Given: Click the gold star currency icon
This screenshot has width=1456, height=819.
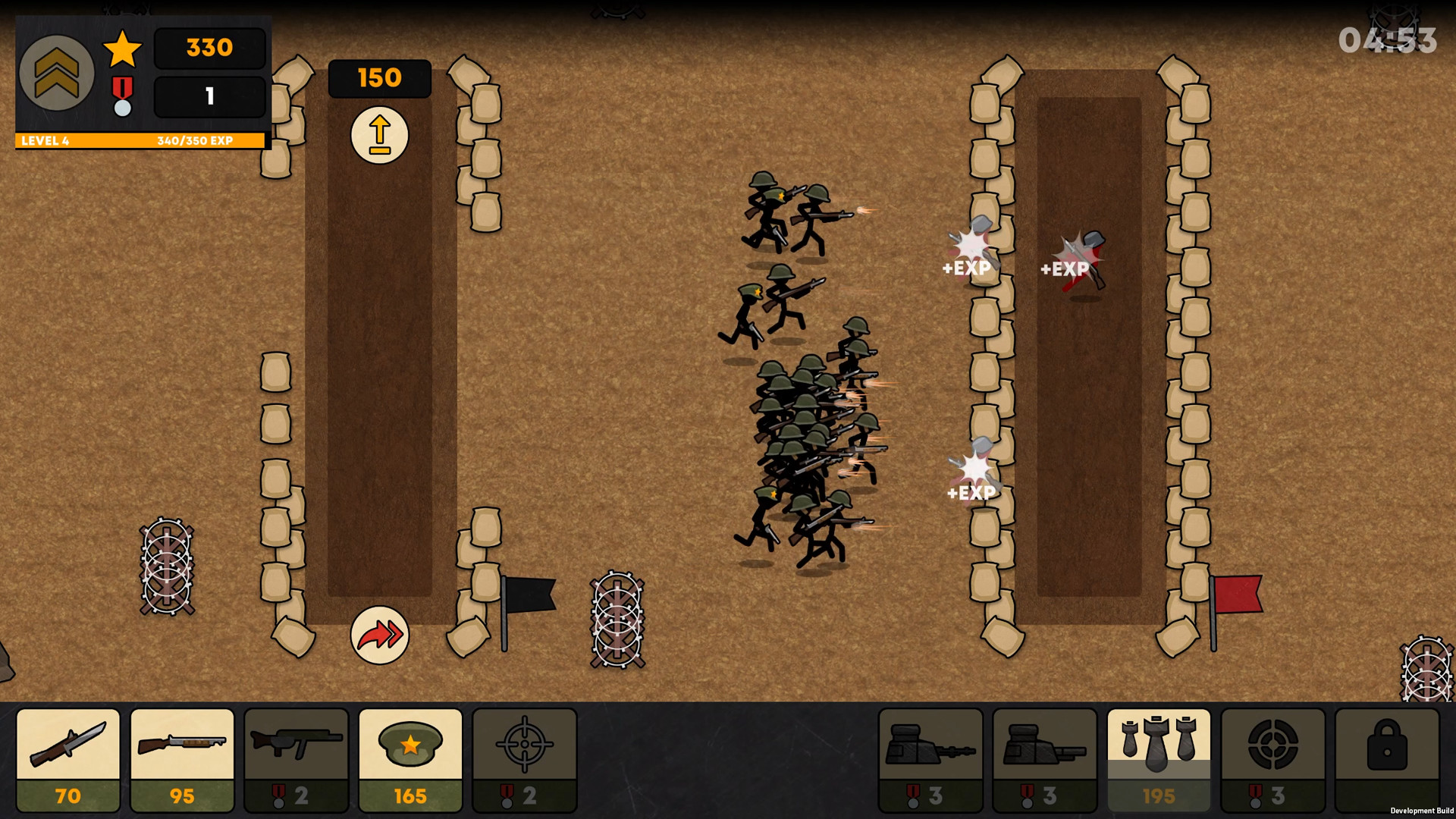Looking at the screenshot, I should point(121,49).
